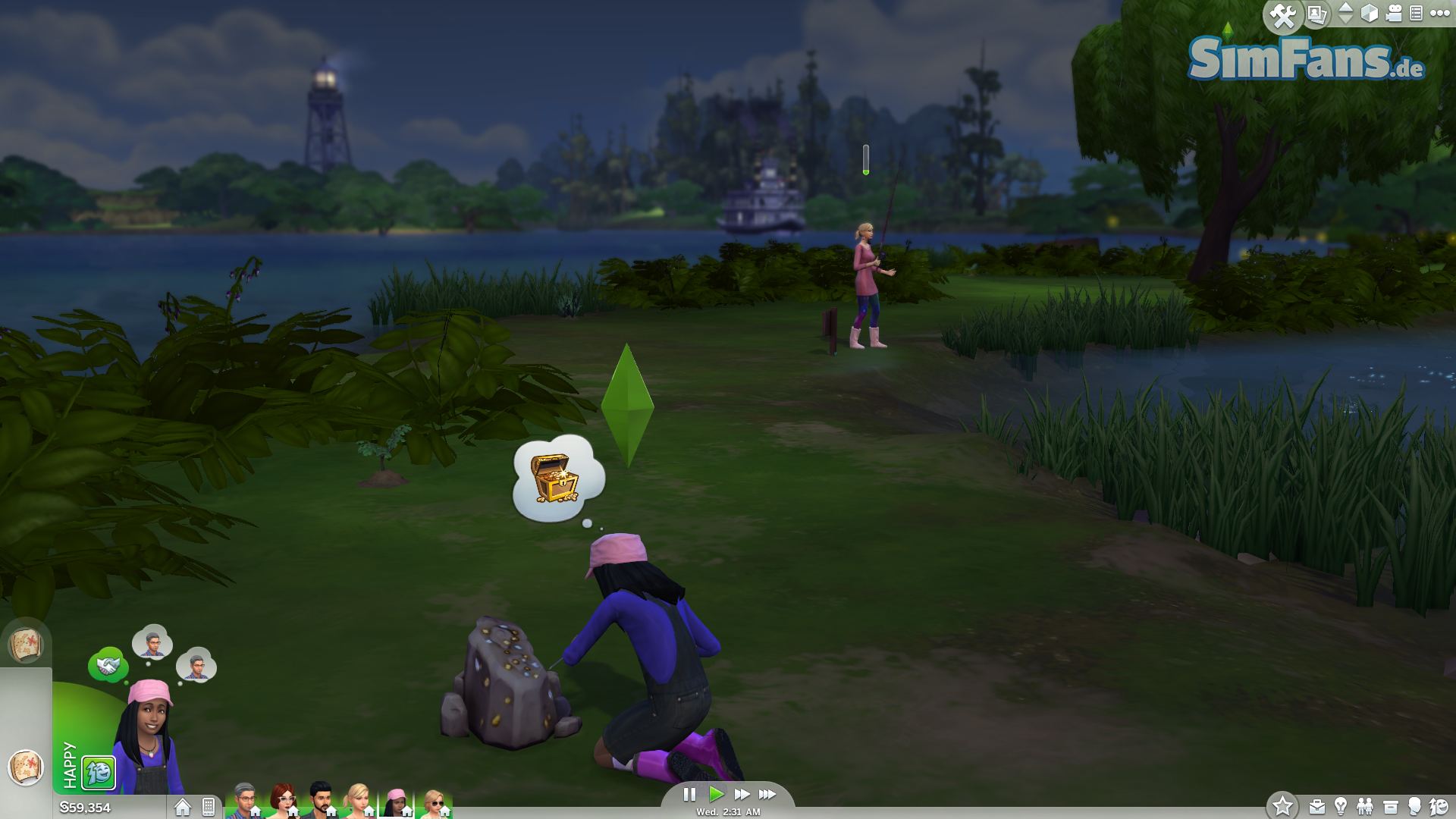
Task: Select the red-haired sim with glasses portrait
Action: click(283, 801)
